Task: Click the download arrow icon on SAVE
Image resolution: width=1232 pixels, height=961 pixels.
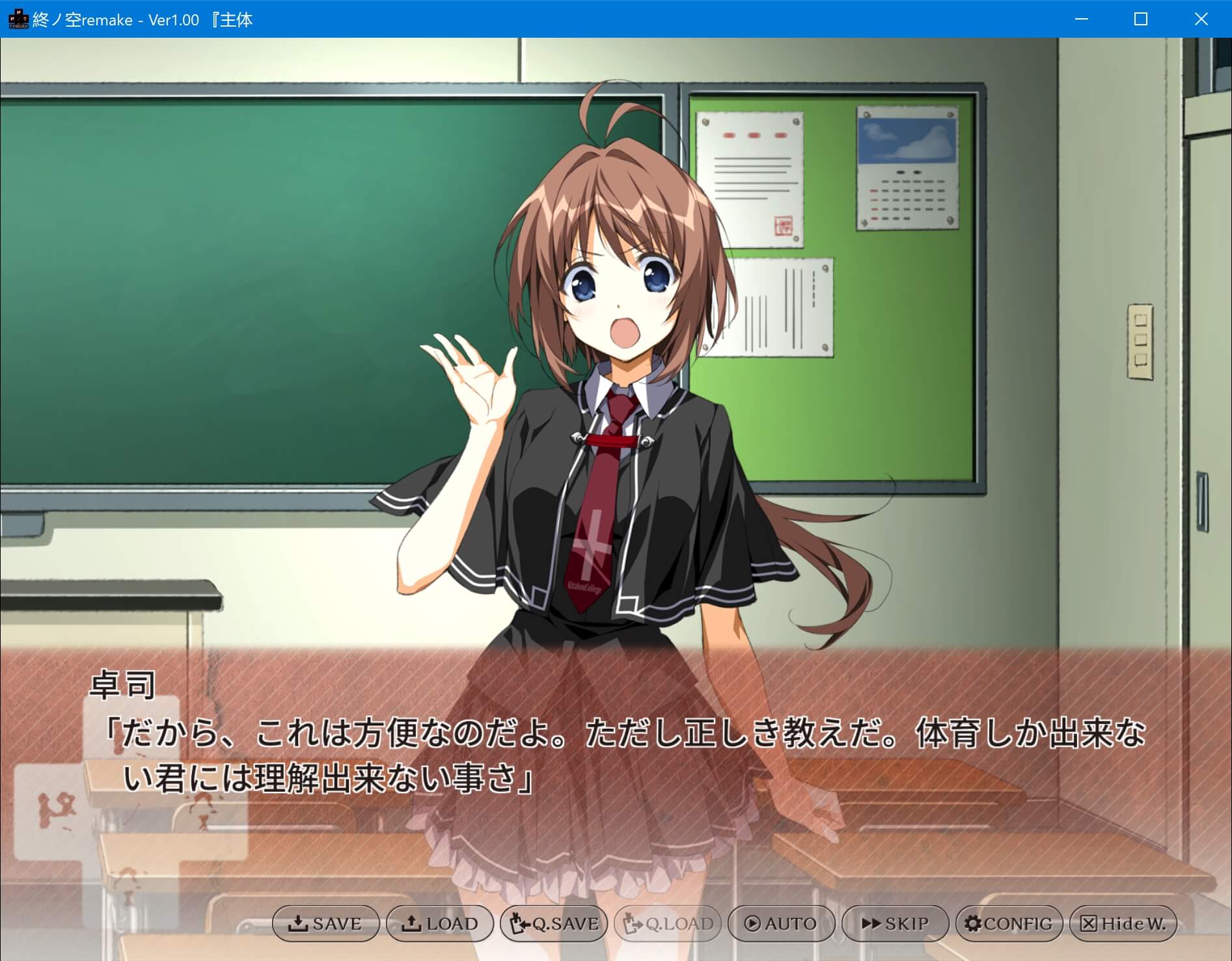Action: 299,923
